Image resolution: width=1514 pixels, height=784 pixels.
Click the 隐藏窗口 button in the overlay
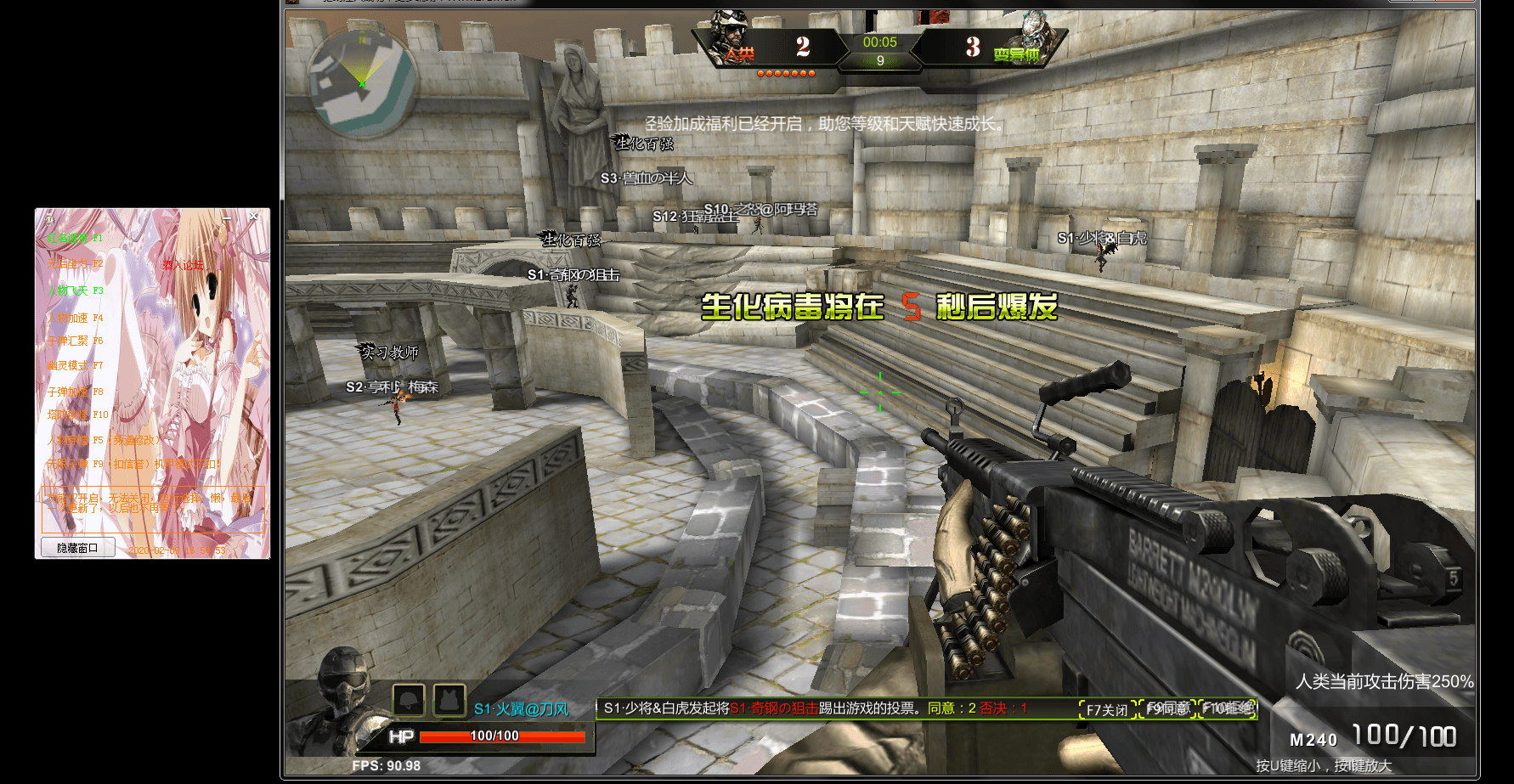pyautogui.click(x=77, y=548)
